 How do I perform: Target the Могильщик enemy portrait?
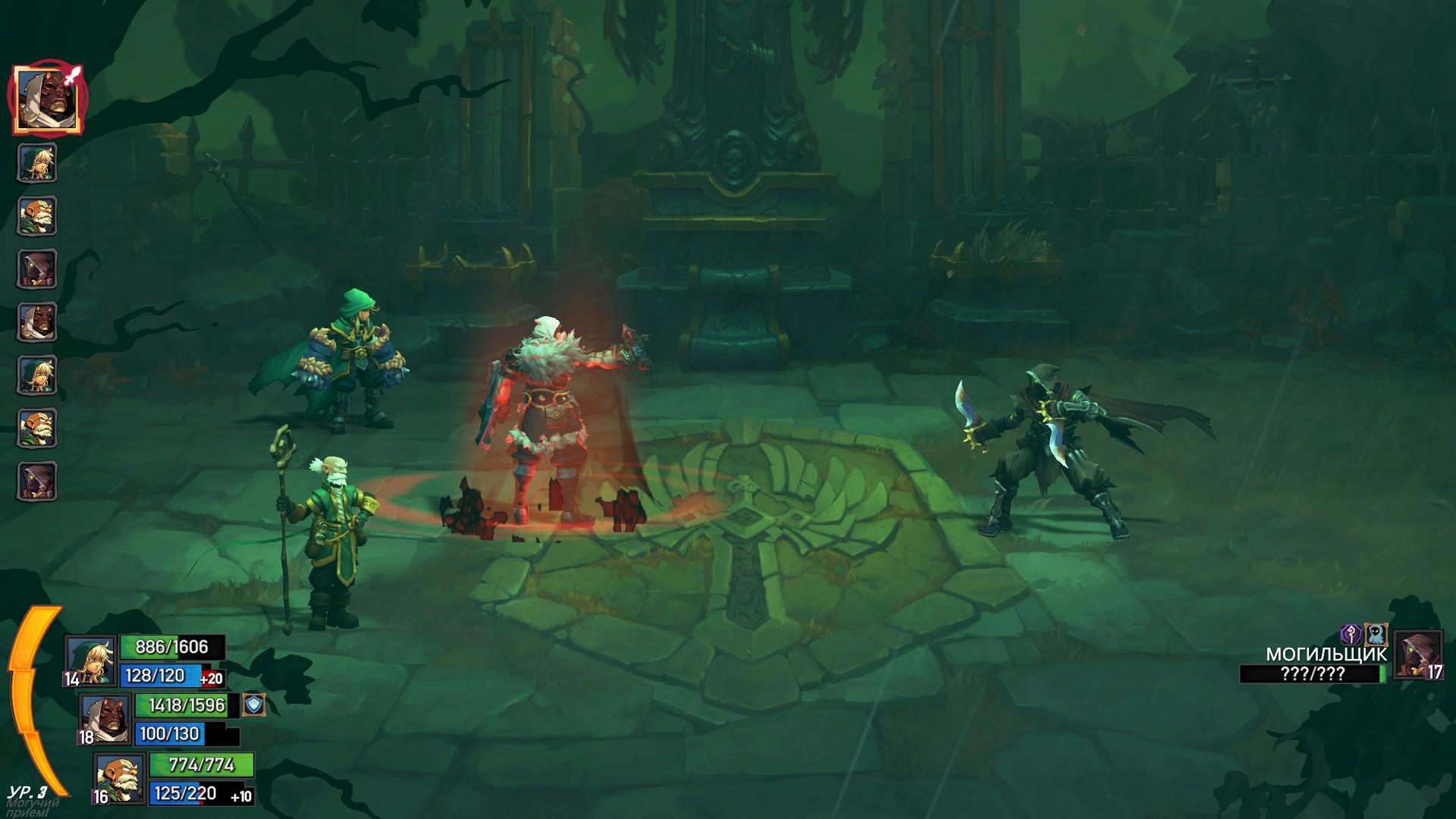coord(1417,654)
